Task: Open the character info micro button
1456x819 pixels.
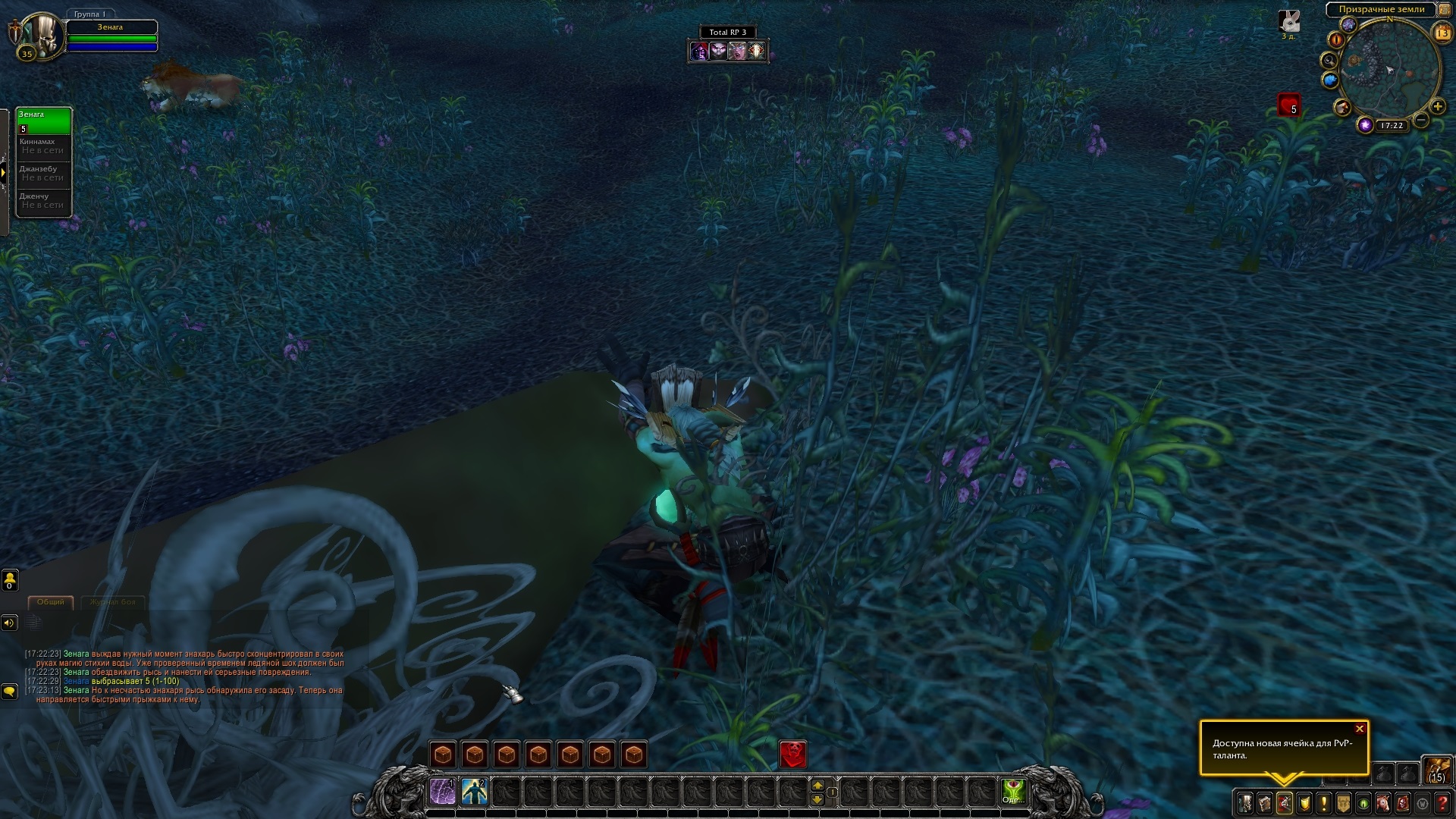Action: 1245,802
